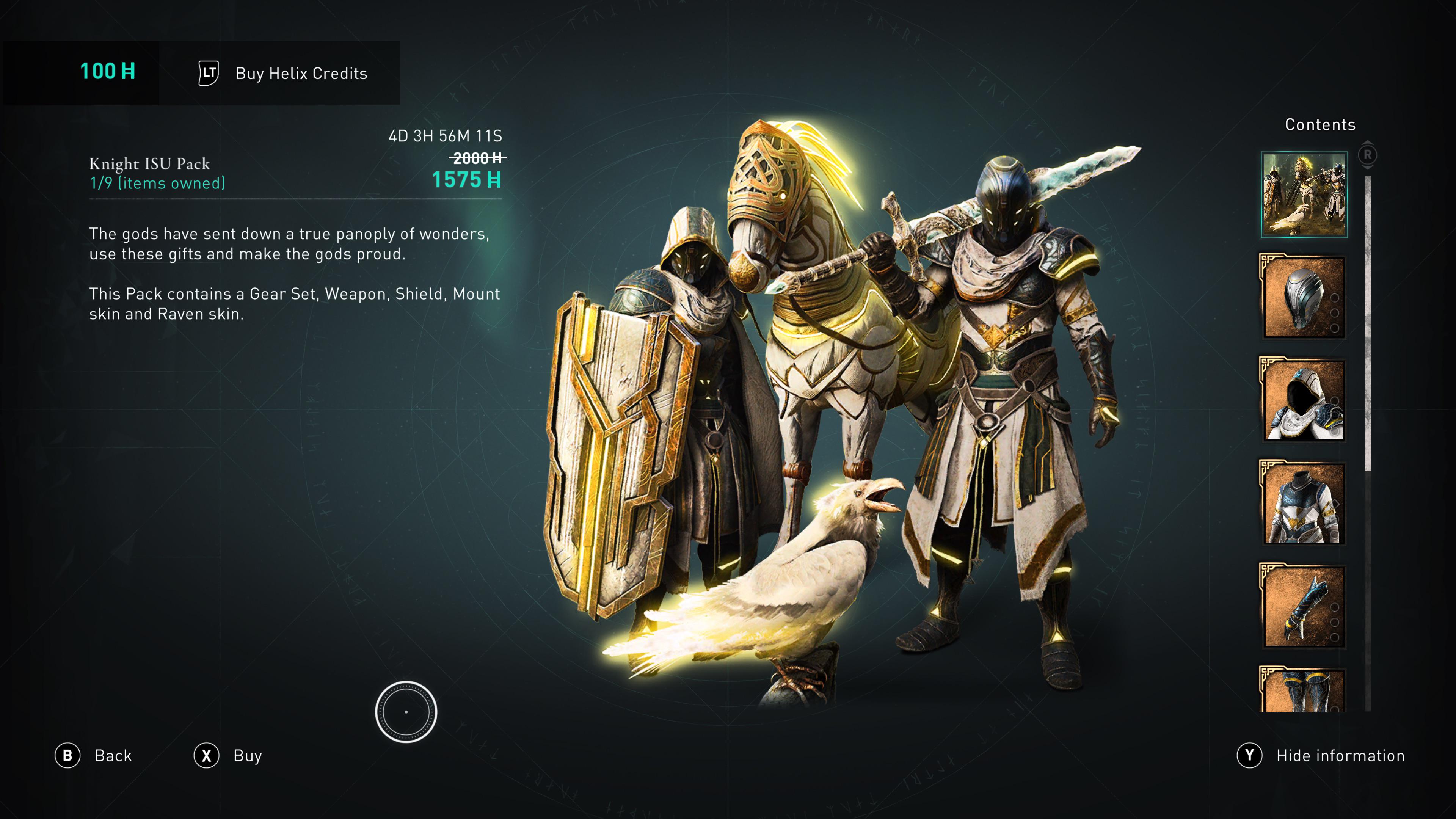Image resolution: width=1456 pixels, height=819 pixels.
Task: Click the 1/9 items owned indicator
Action: [157, 182]
